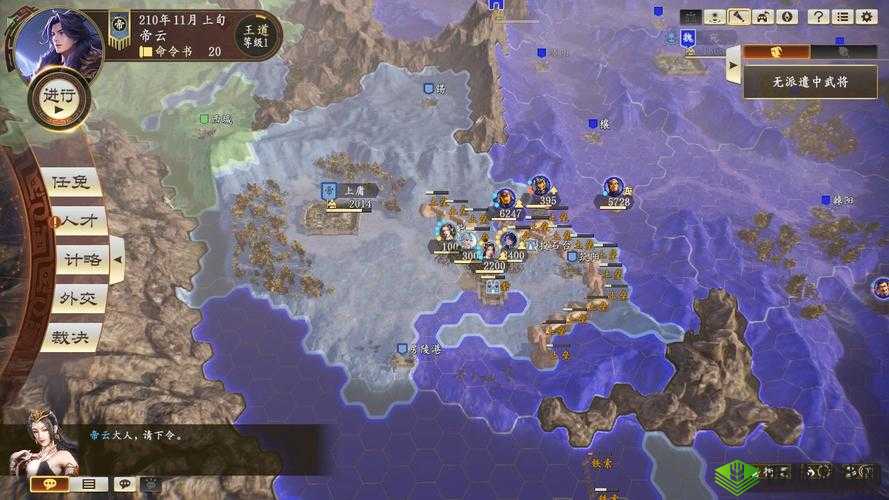Open the 外交 diplomacy menu
Screen dimensions: 889x500
tap(78, 298)
